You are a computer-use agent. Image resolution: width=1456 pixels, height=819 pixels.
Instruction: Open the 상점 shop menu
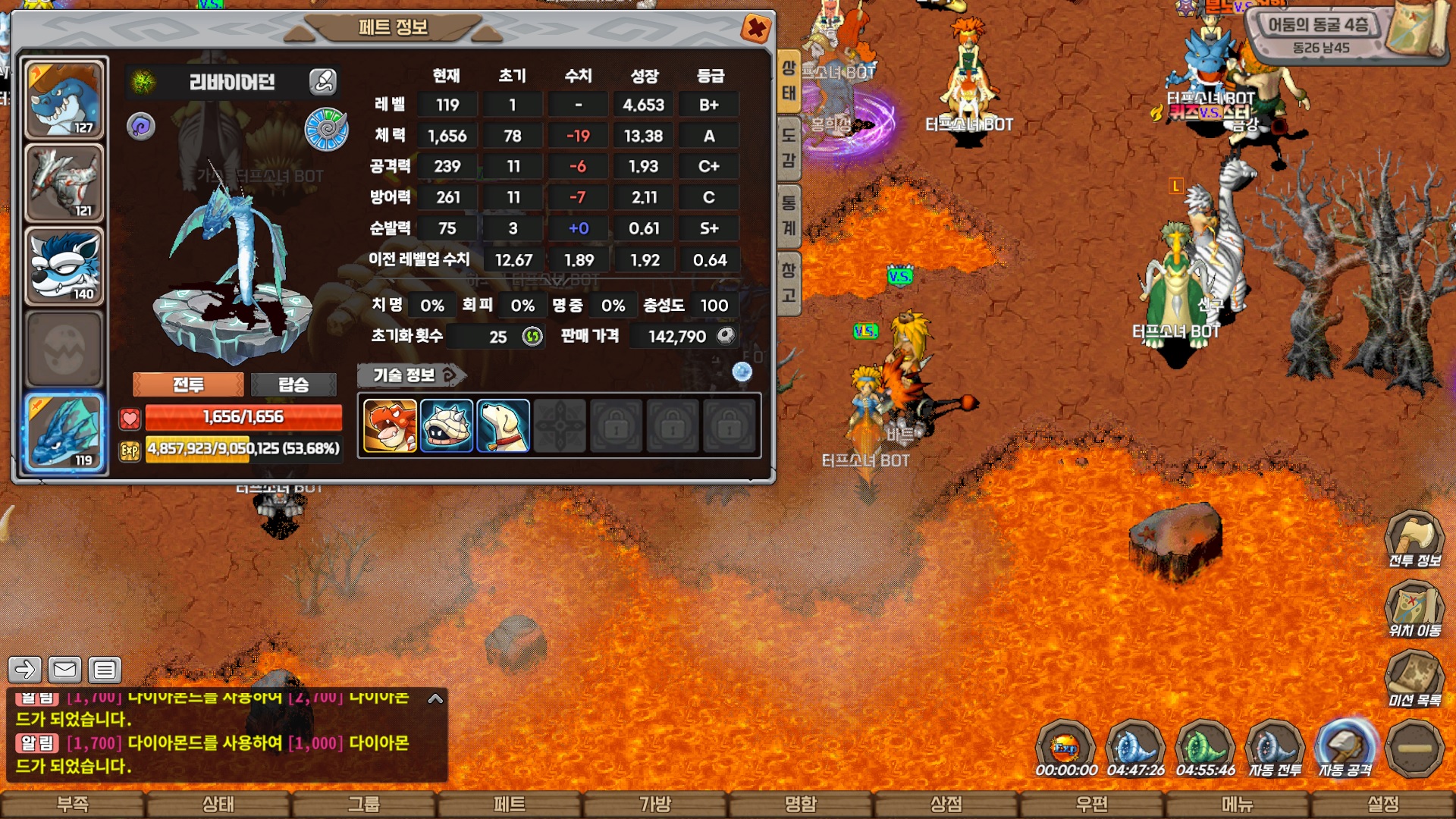(946, 805)
